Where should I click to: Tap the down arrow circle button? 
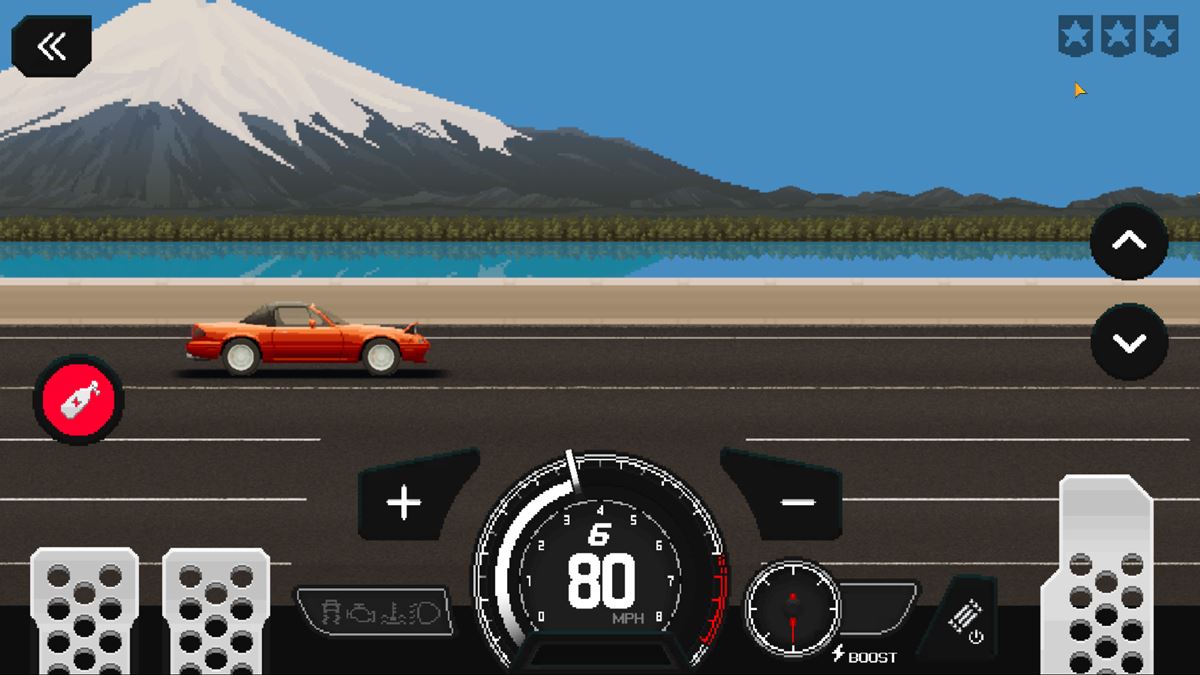coord(1129,342)
